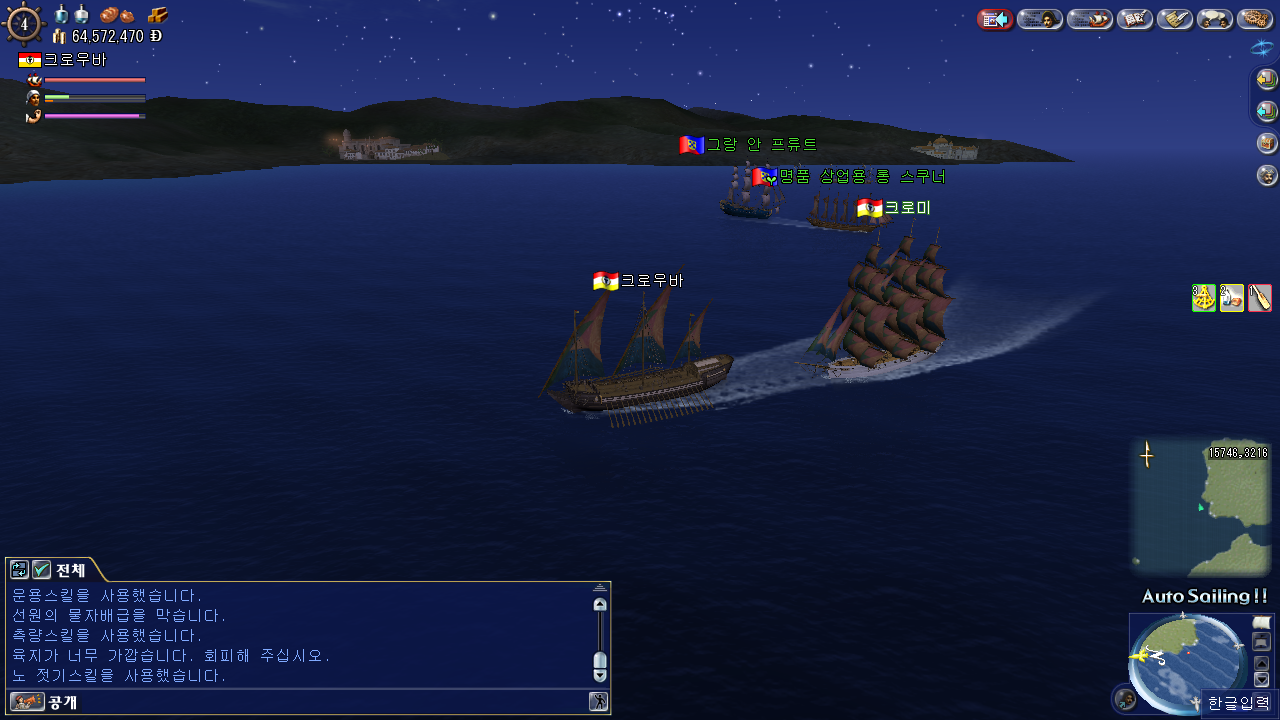Activate the red baton skill icon
Viewport: 1280px width, 720px height.
tap(1260, 298)
